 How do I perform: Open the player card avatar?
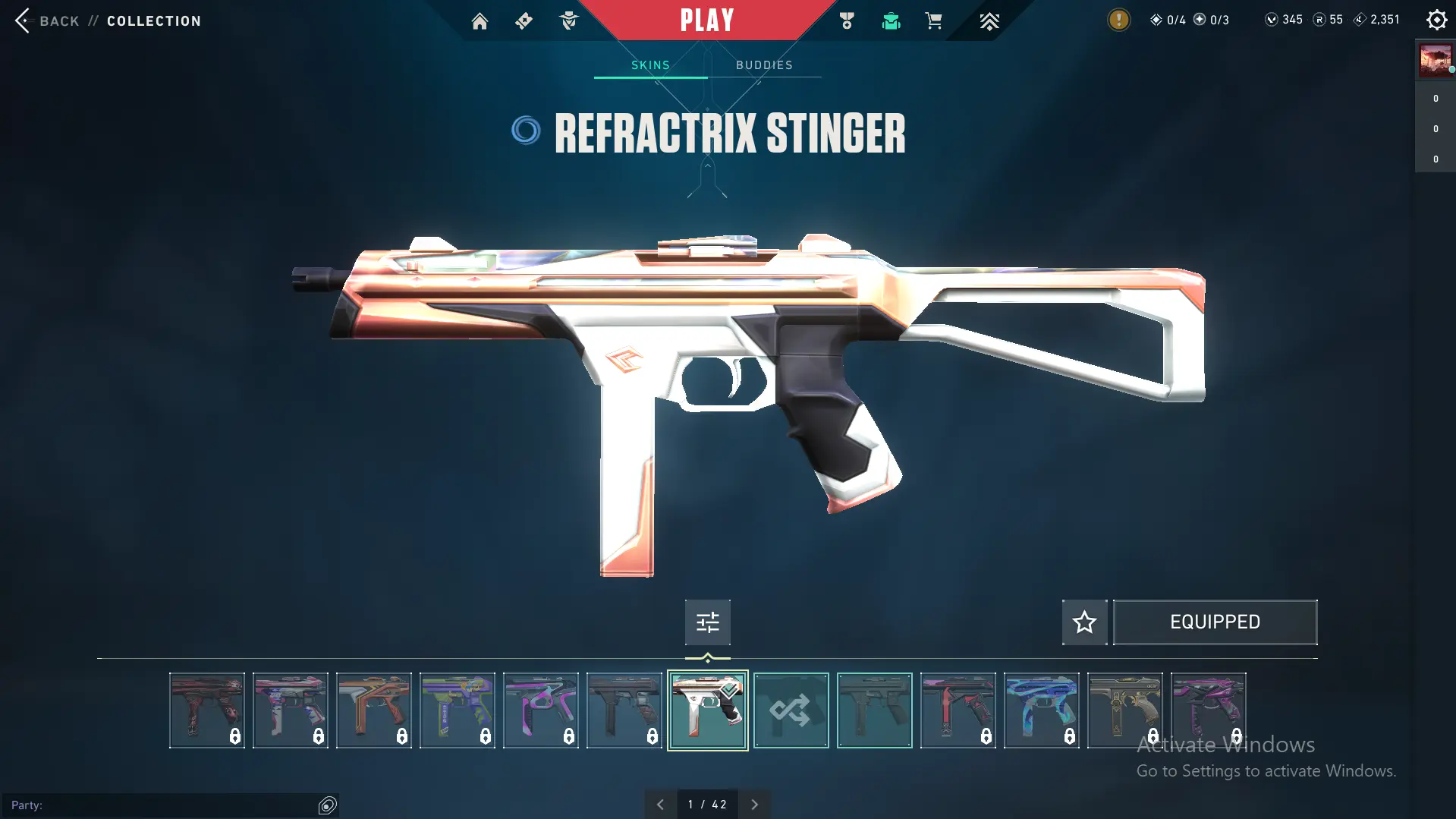[x=1436, y=61]
